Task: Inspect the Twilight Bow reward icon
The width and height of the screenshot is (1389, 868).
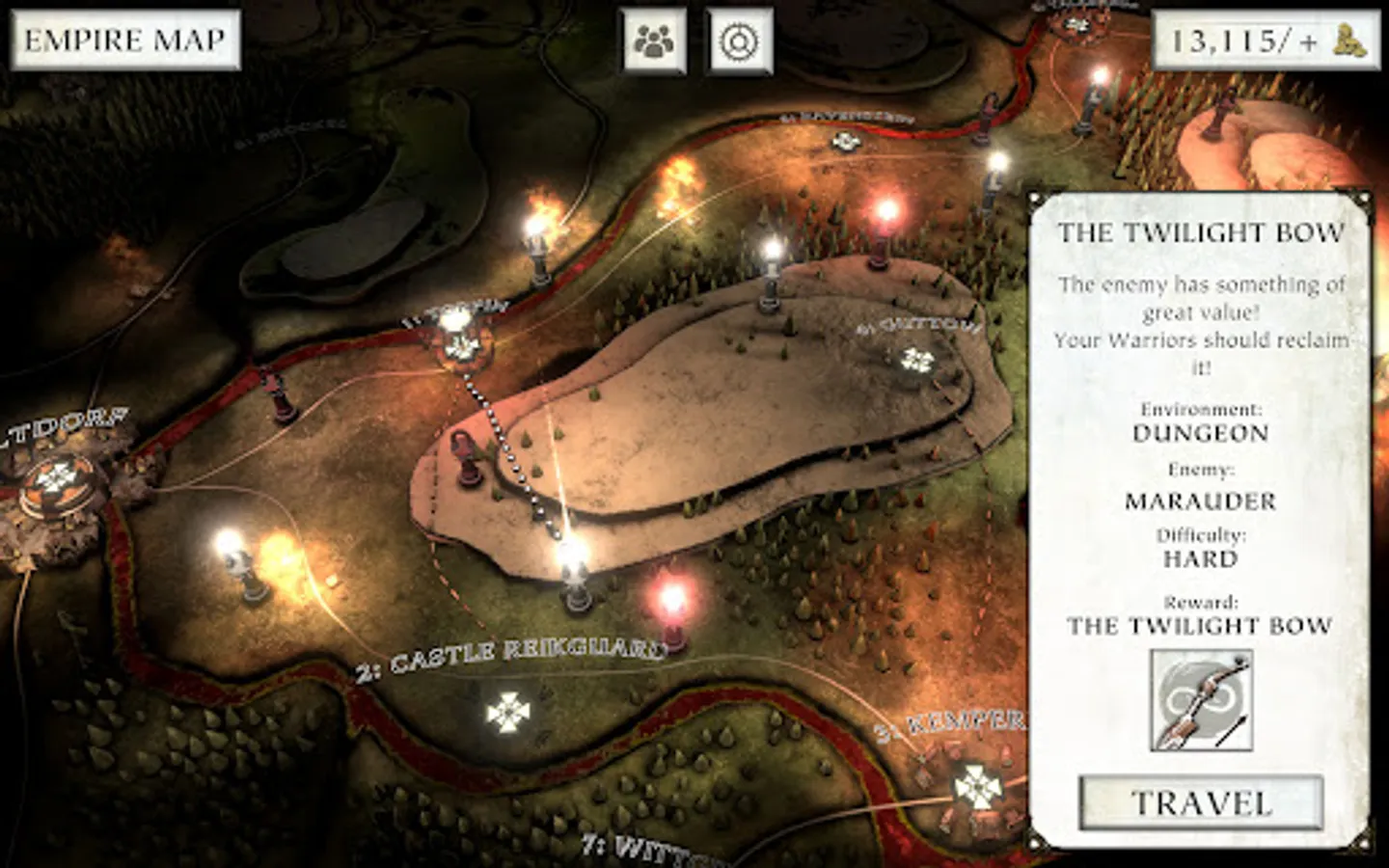Action: [x=1201, y=700]
